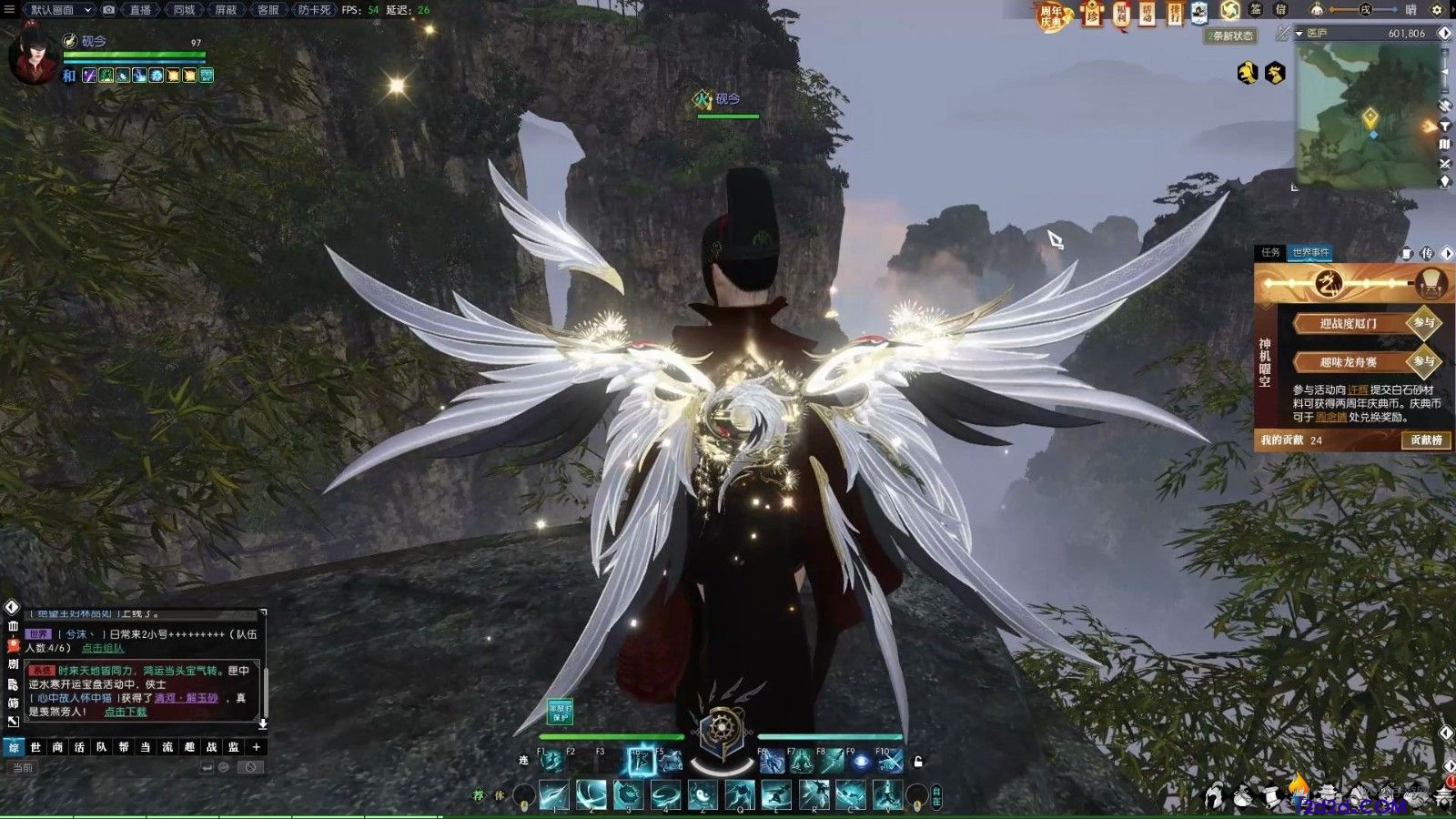Join the 趣味龙舟赛 event via 参与
The width and height of the screenshot is (1456, 819).
point(1423,361)
